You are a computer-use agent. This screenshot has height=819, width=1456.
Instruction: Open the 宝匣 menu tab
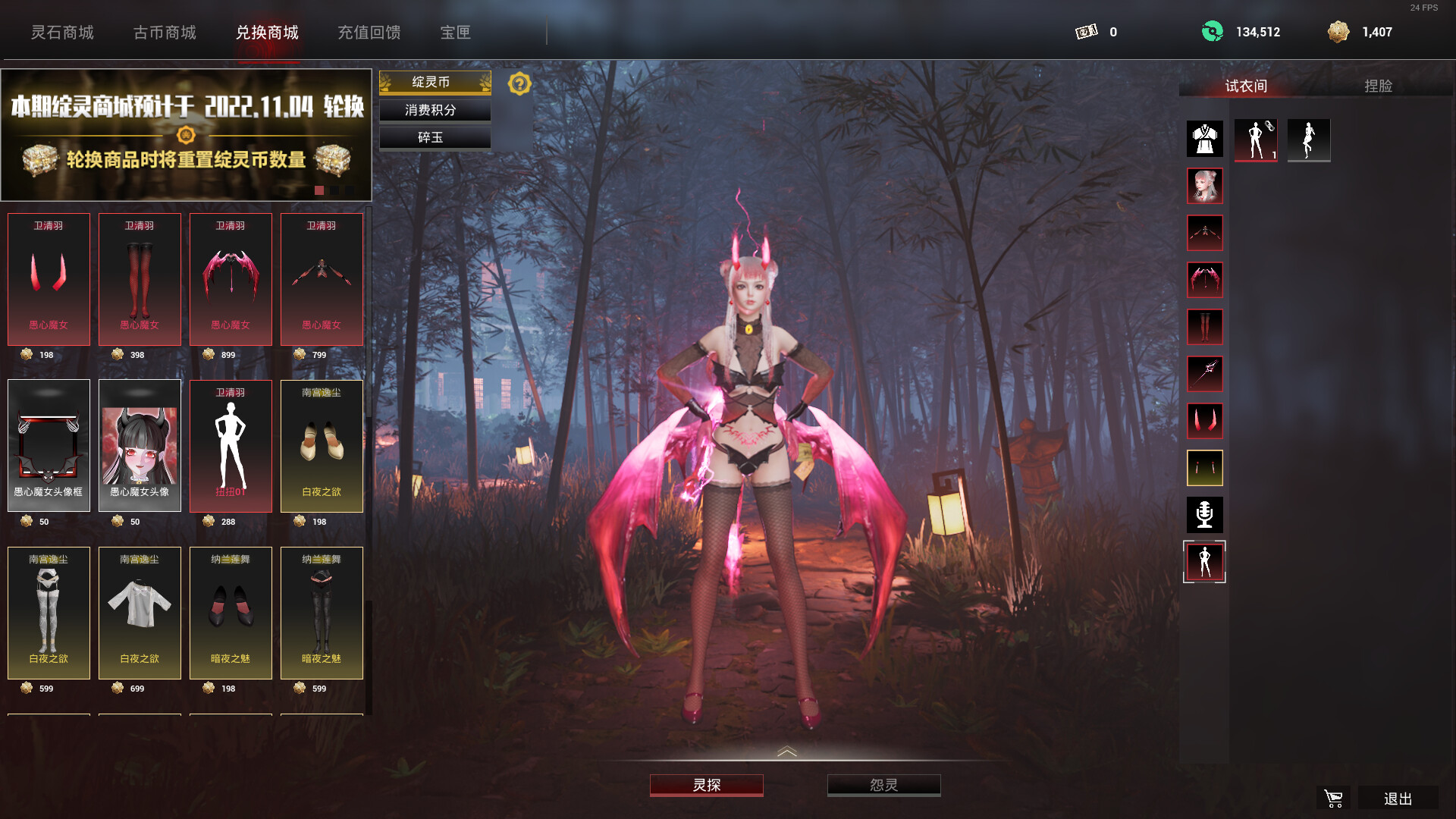tap(455, 33)
